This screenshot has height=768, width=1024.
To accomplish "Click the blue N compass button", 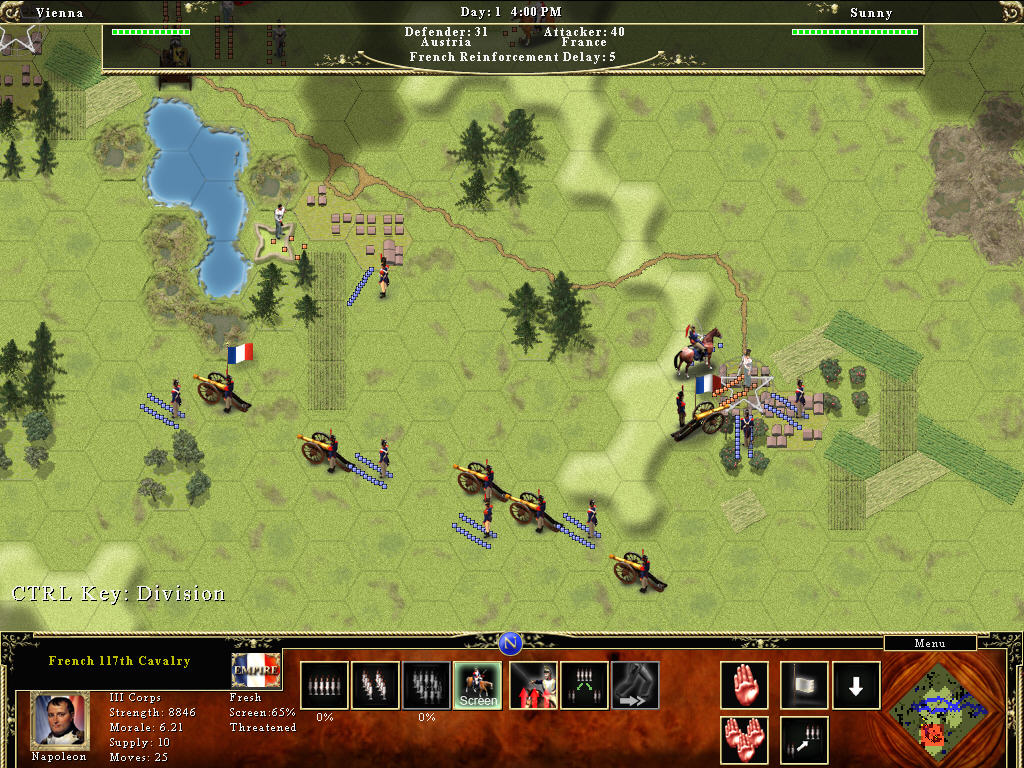I will (510, 643).
